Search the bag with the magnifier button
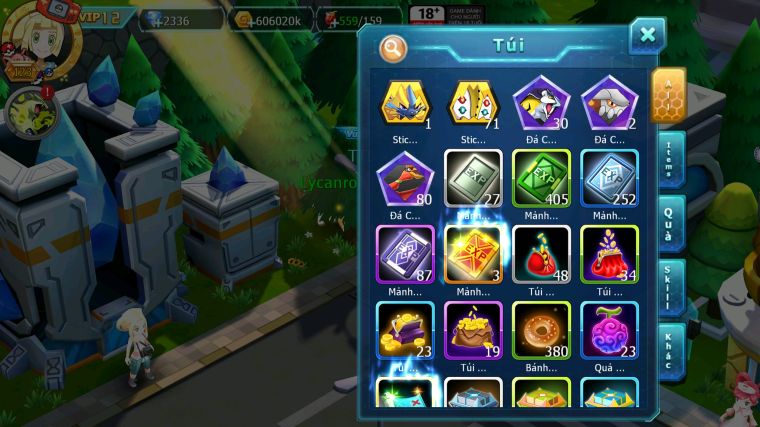The width and height of the screenshot is (760, 427). click(x=394, y=47)
